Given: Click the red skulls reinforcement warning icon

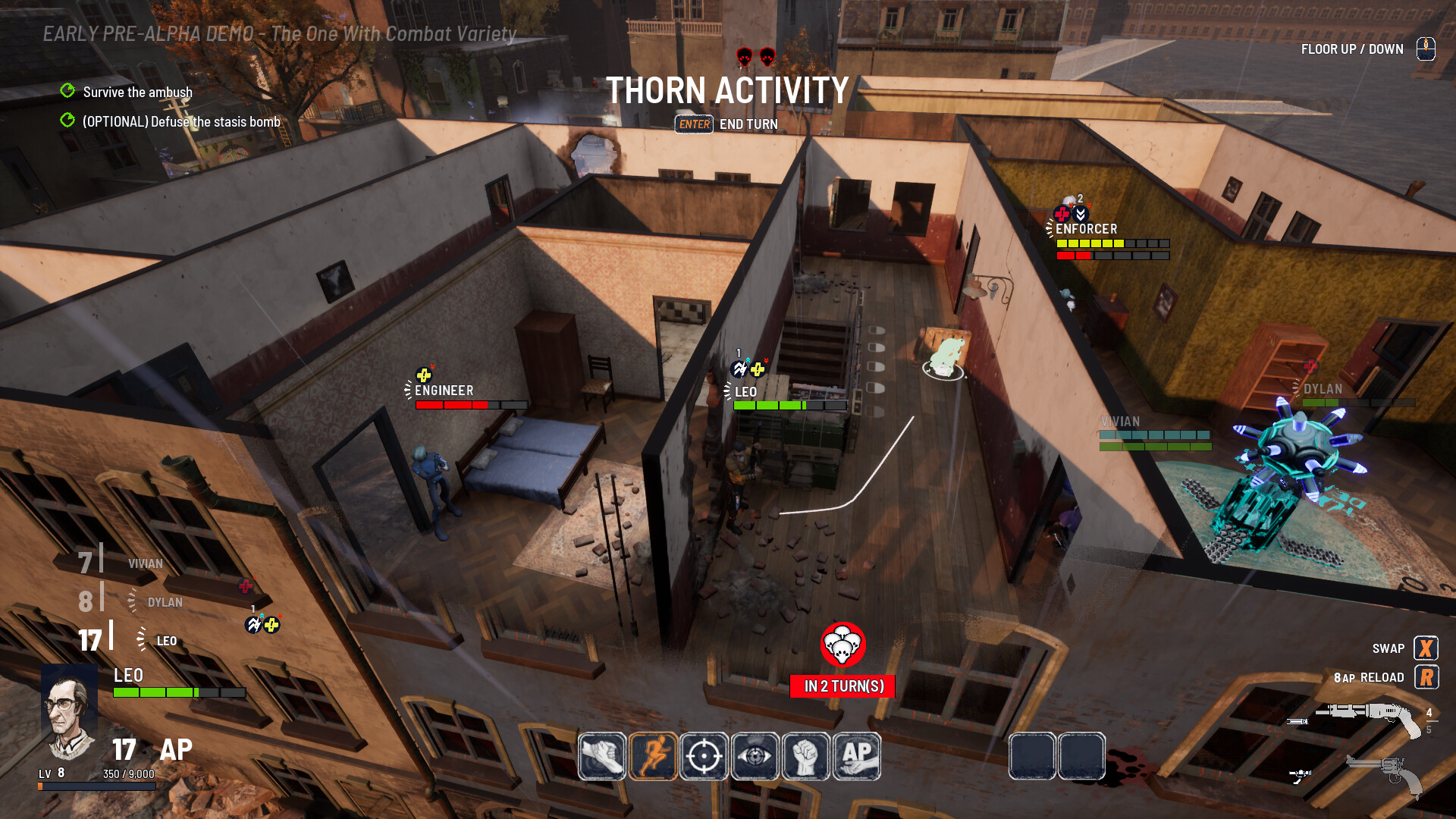Looking at the screenshot, I should coord(843,645).
